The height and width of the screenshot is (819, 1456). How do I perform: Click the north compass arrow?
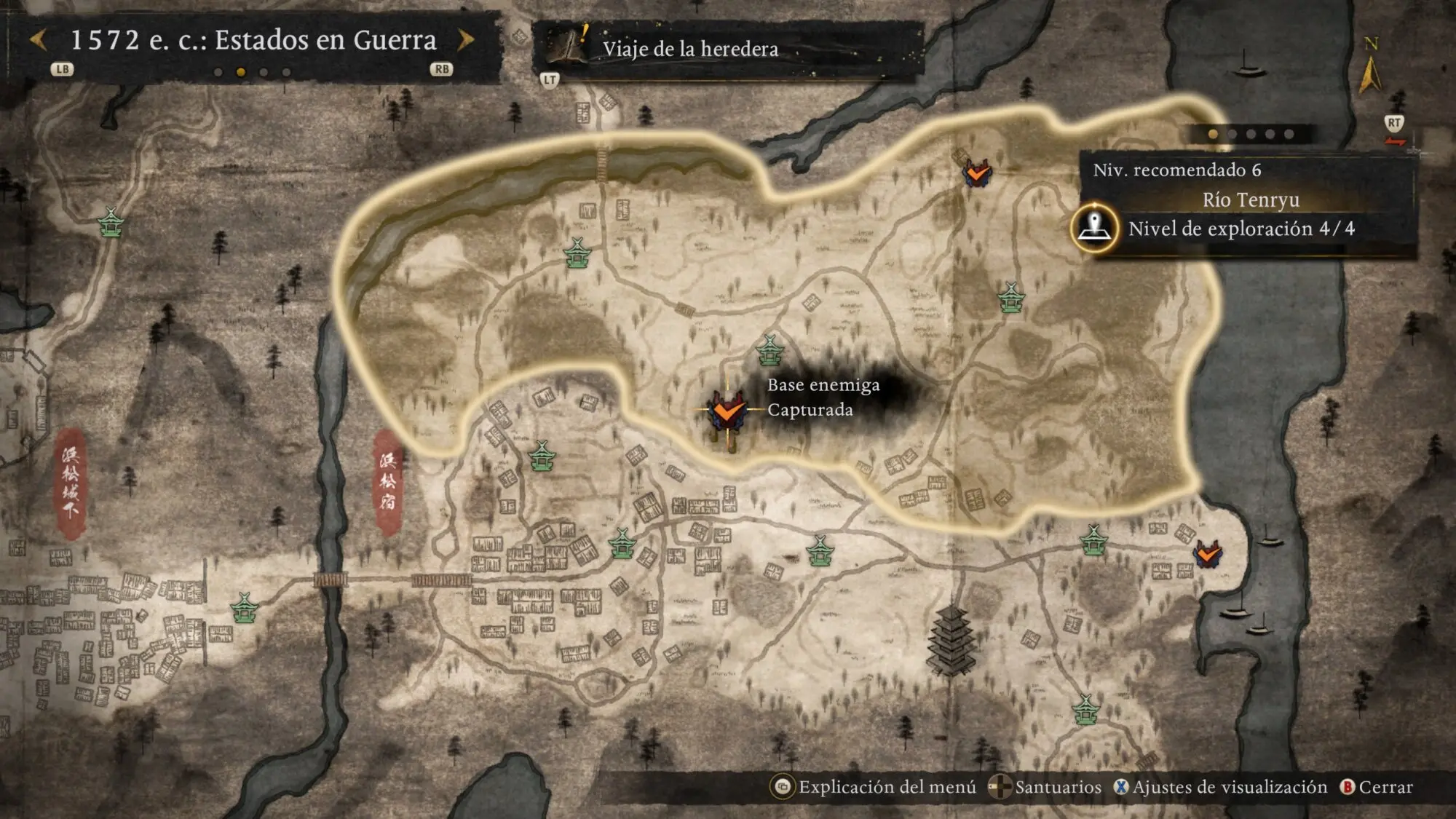pyautogui.click(x=1369, y=73)
